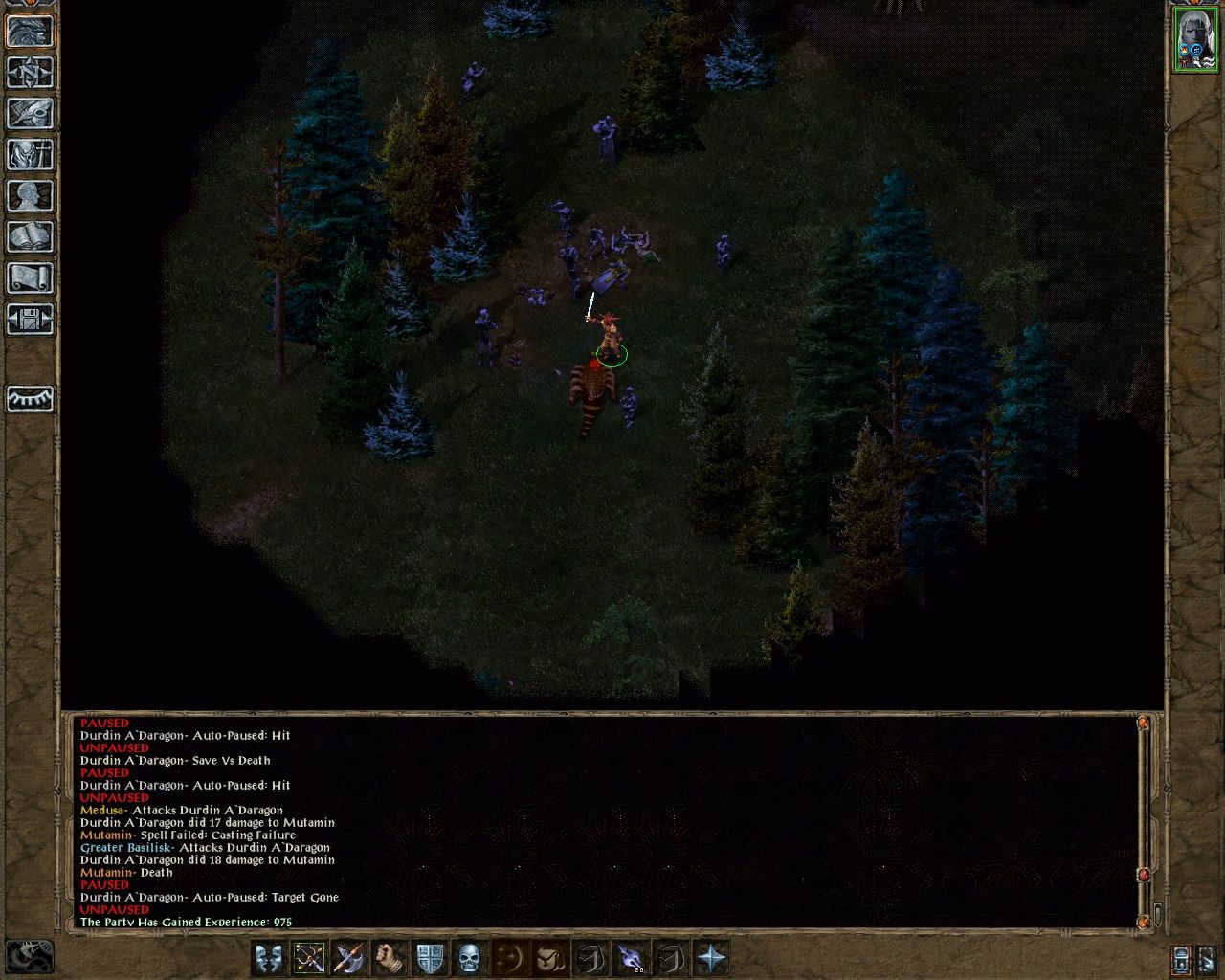Toggle party AI lantern button
Viewport: 1225px width, 980px height.
[1182, 958]
